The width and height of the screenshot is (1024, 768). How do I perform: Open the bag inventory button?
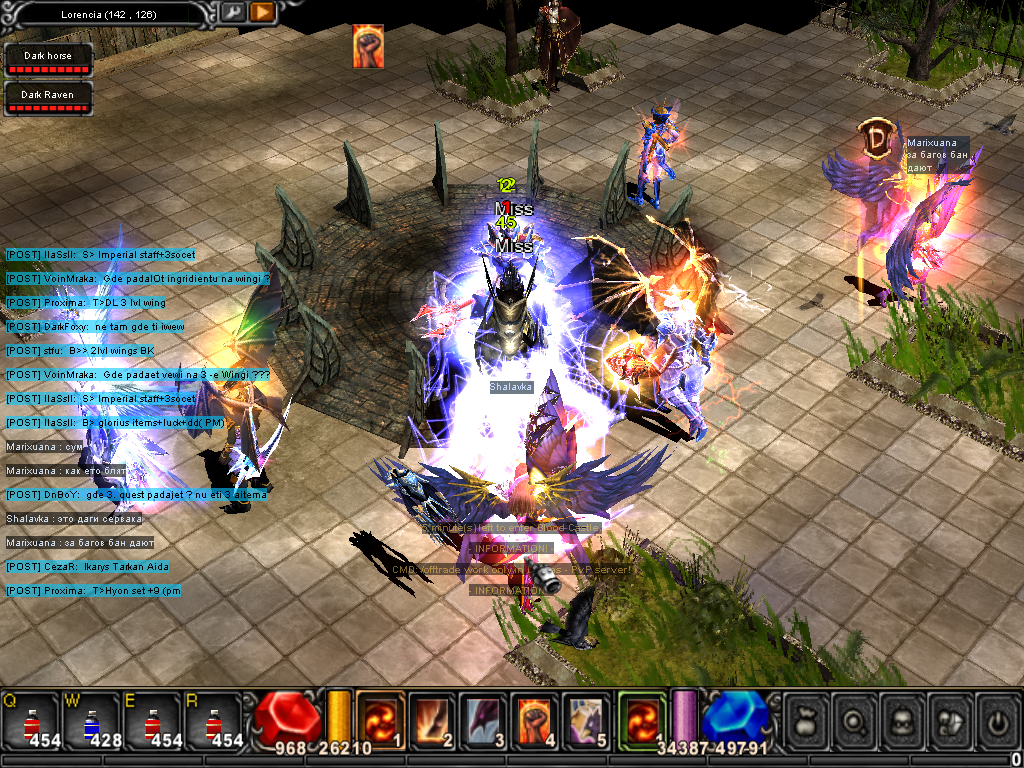[808, 718]
